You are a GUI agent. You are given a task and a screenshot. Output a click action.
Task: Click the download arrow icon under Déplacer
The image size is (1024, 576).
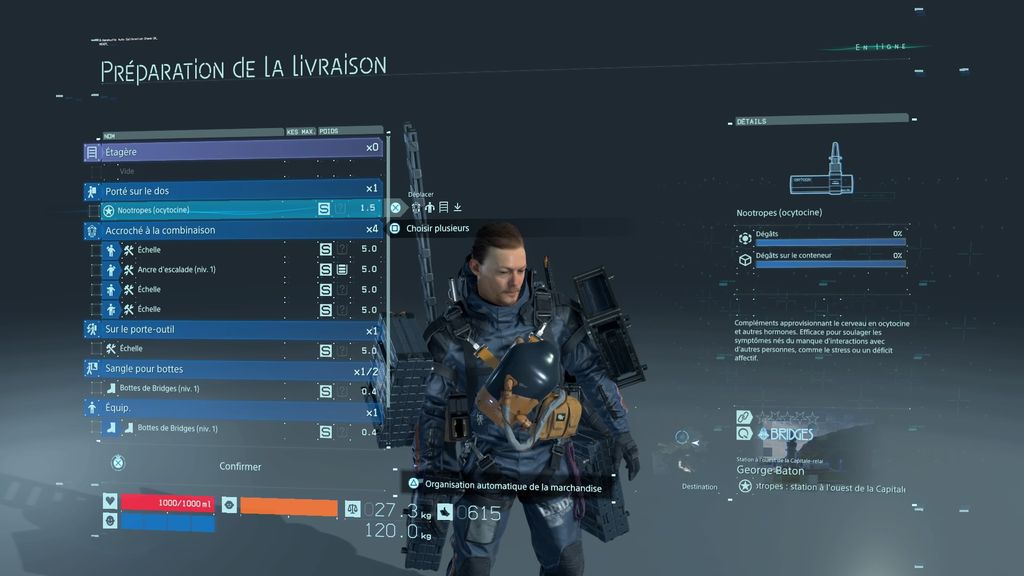[458, 207]
